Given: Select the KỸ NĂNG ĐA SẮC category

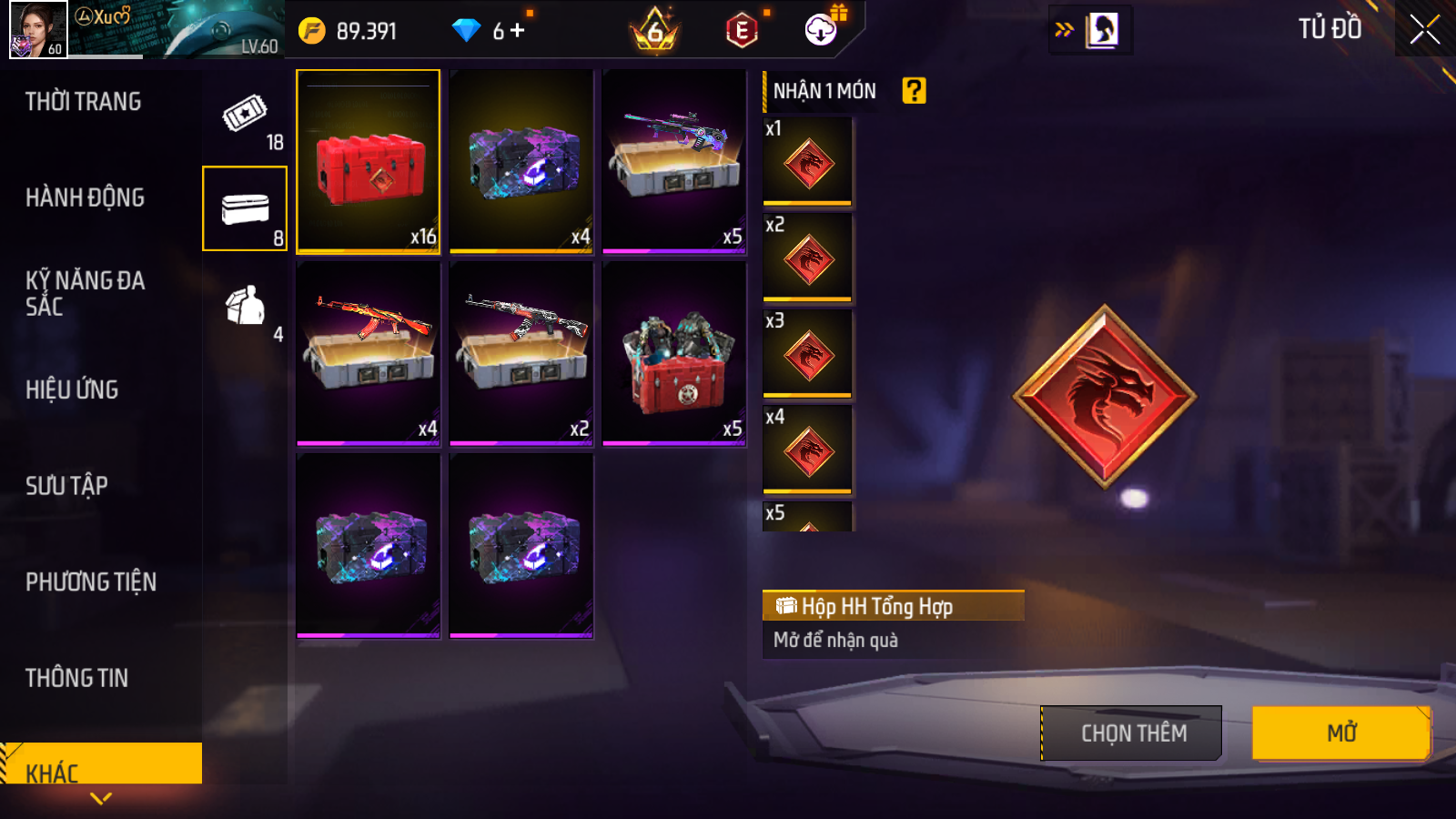Looking at the screenshot, I should point(86,293).
